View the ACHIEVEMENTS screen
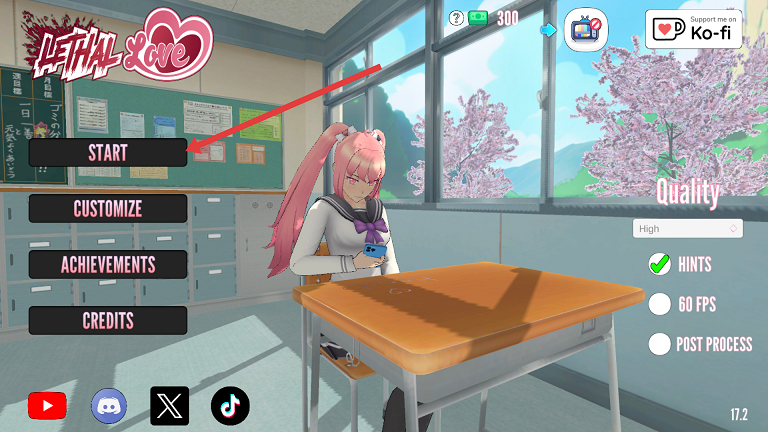768x432 pixels. tap(107, 264)
